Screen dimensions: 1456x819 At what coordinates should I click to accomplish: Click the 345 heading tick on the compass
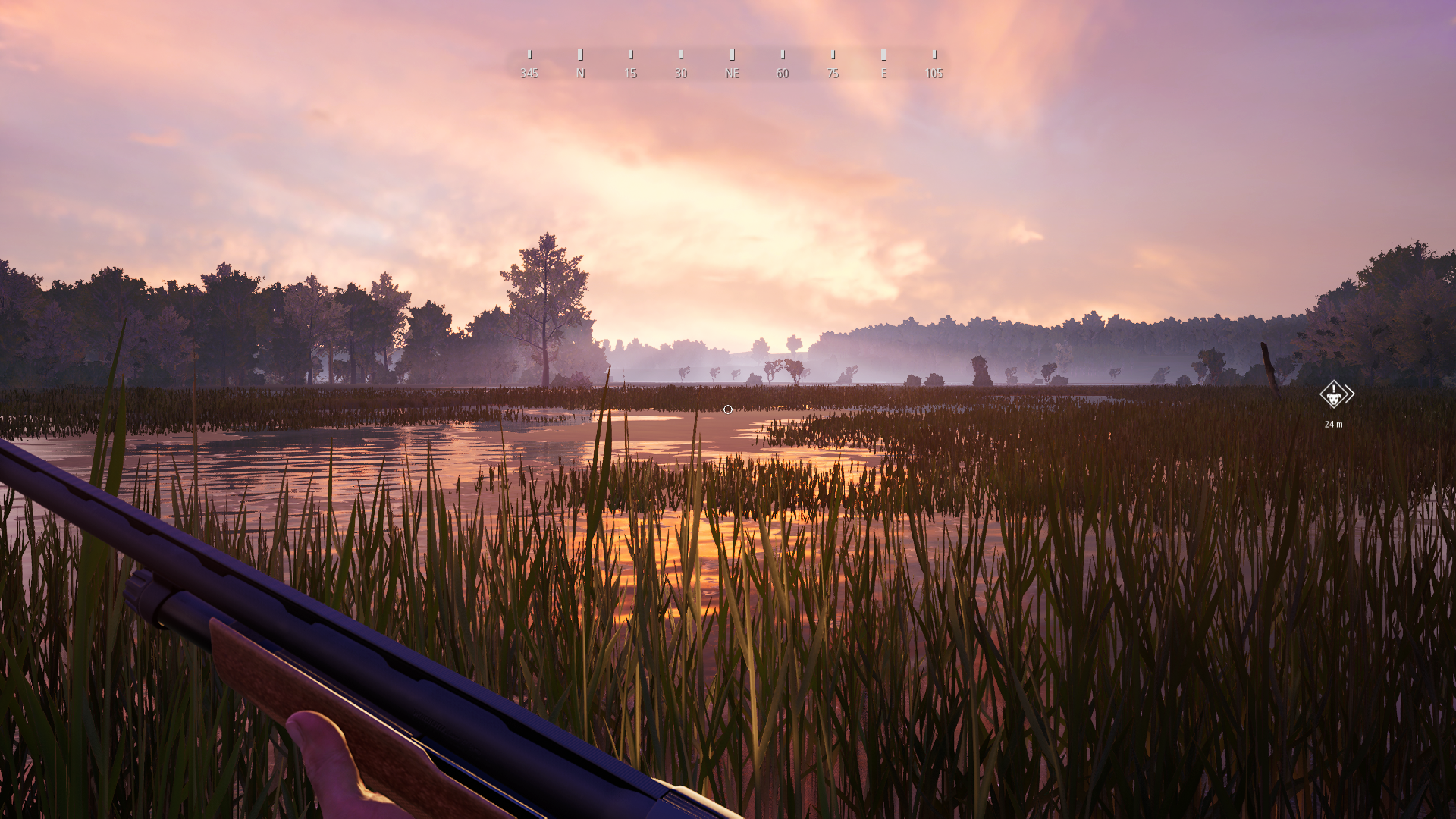click(529, 54)
